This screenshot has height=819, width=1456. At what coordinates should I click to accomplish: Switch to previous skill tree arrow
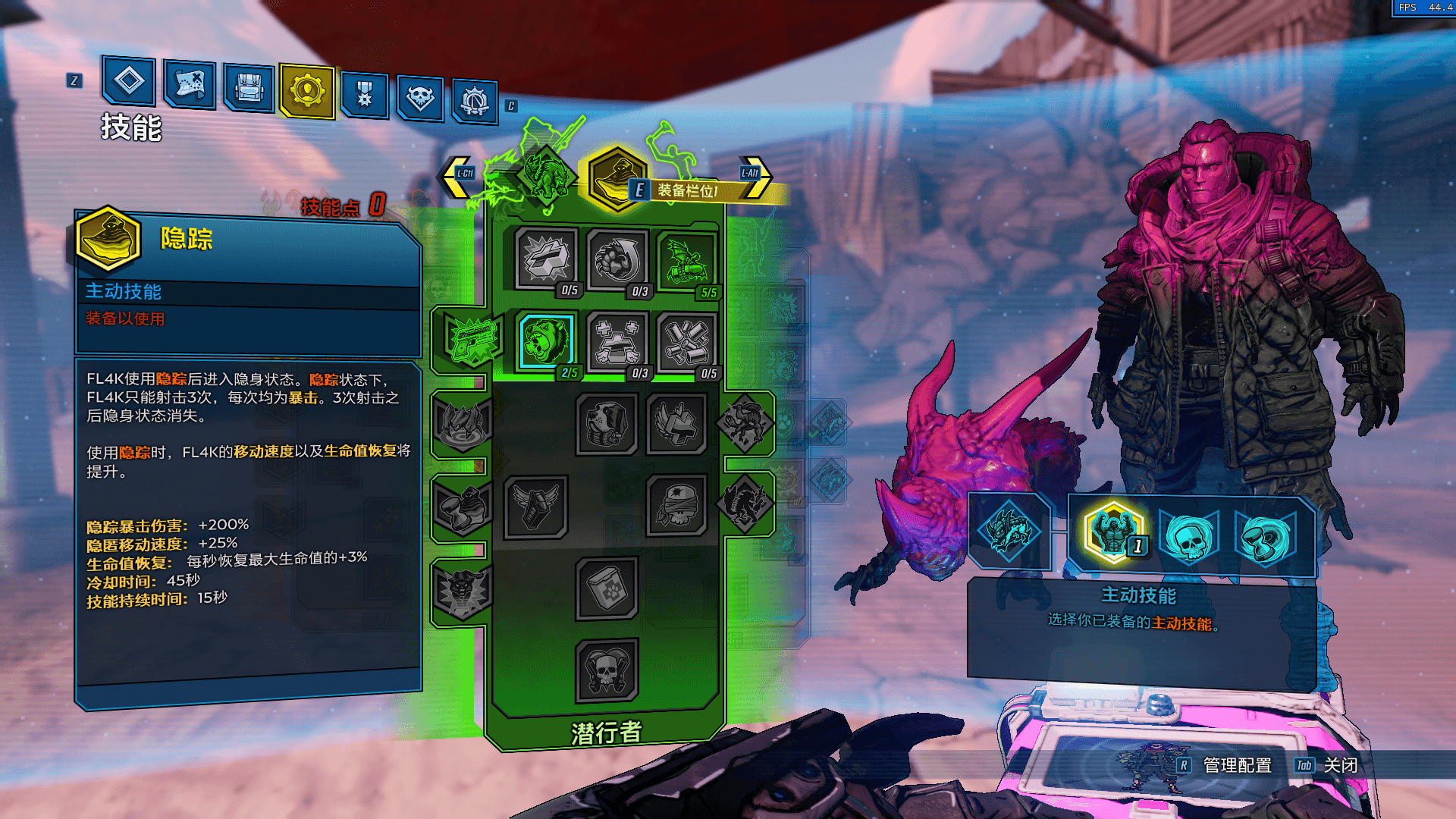pos(457,175)
